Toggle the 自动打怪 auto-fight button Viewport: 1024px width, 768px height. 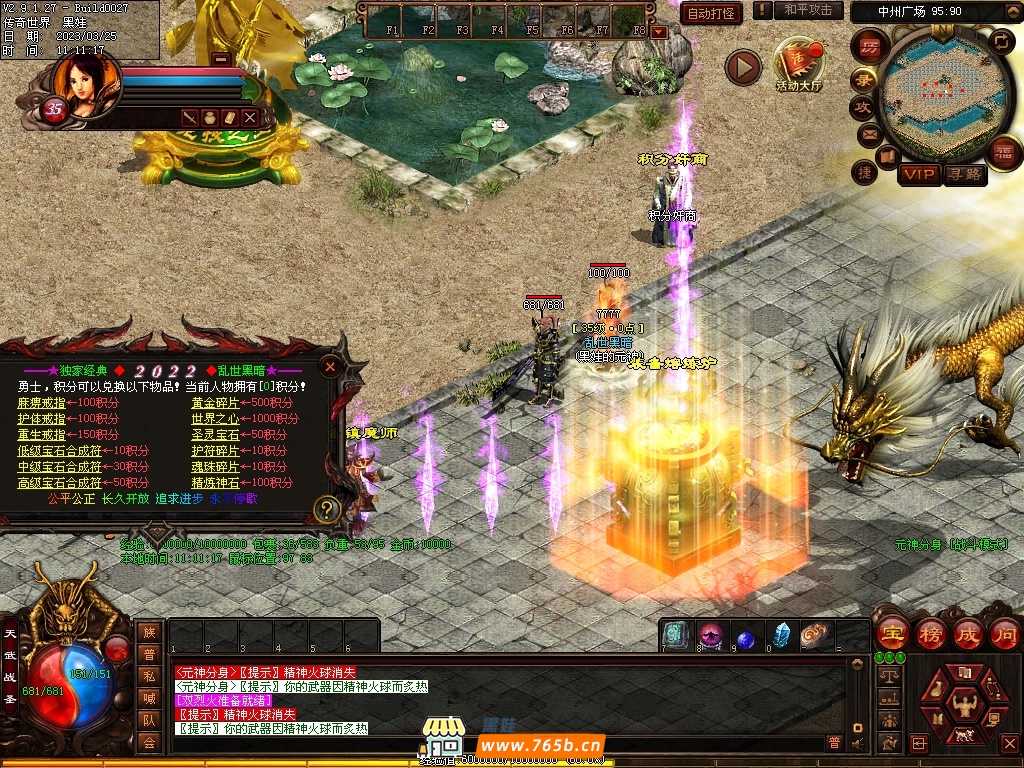[711, 13]
